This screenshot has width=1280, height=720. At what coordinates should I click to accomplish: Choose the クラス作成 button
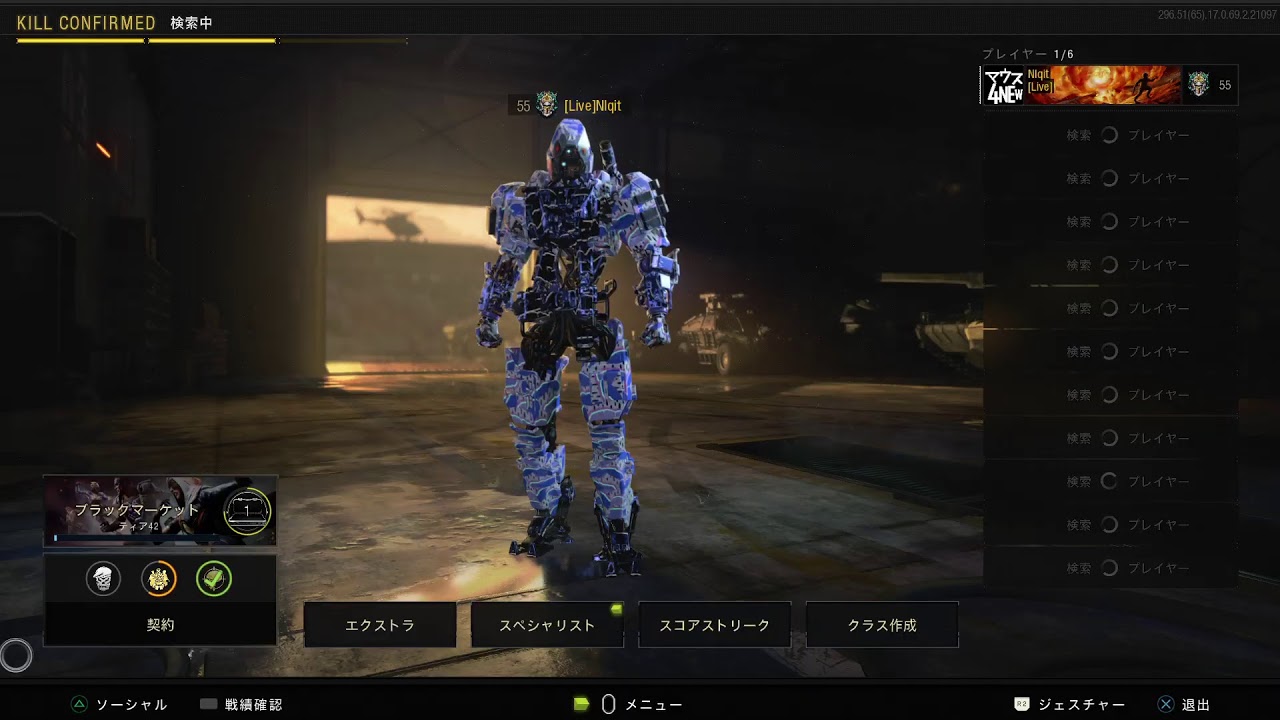click(882, 625)
